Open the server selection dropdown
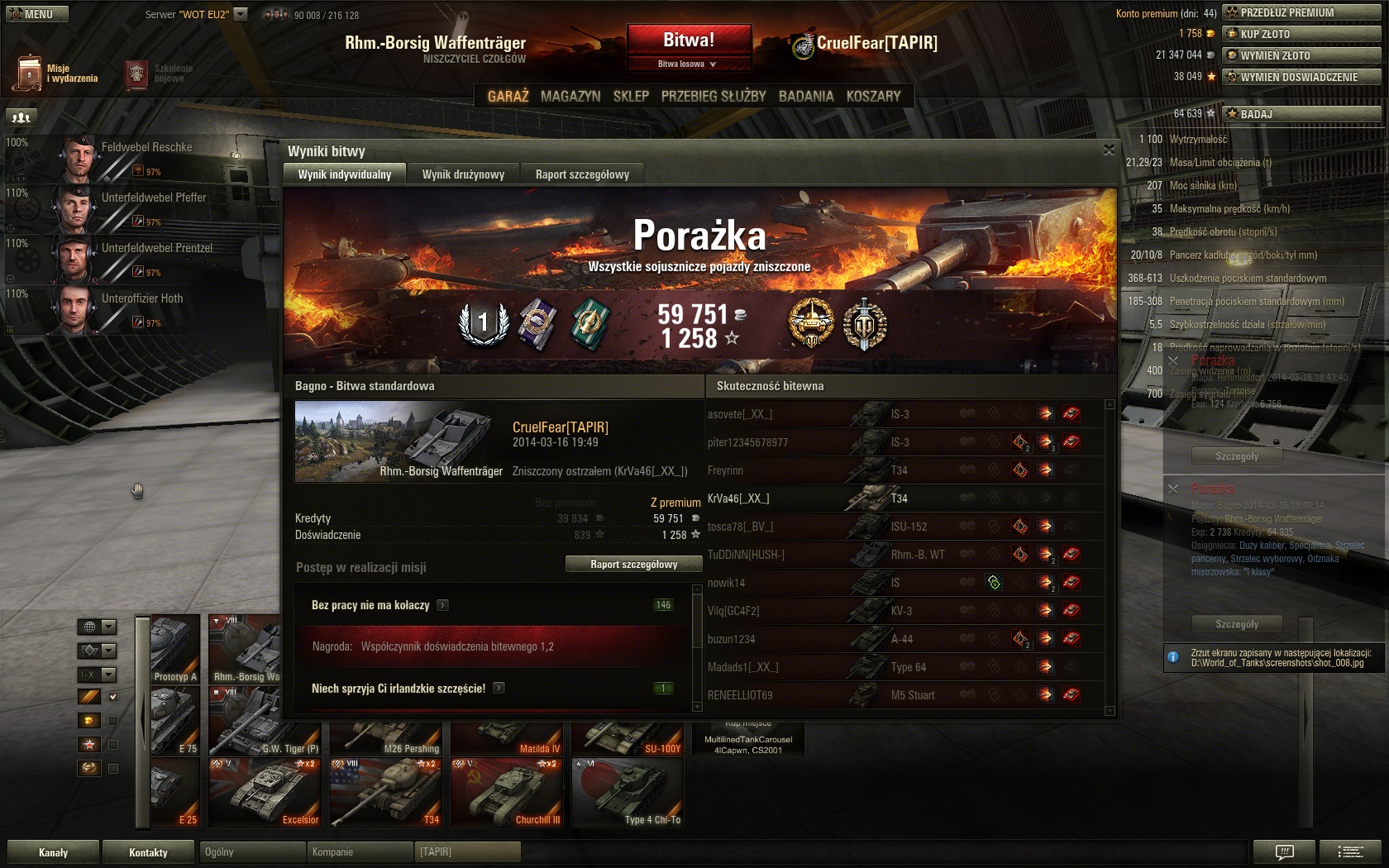Viewport: 1389px width, 868px height. click(x=241, y=14)
